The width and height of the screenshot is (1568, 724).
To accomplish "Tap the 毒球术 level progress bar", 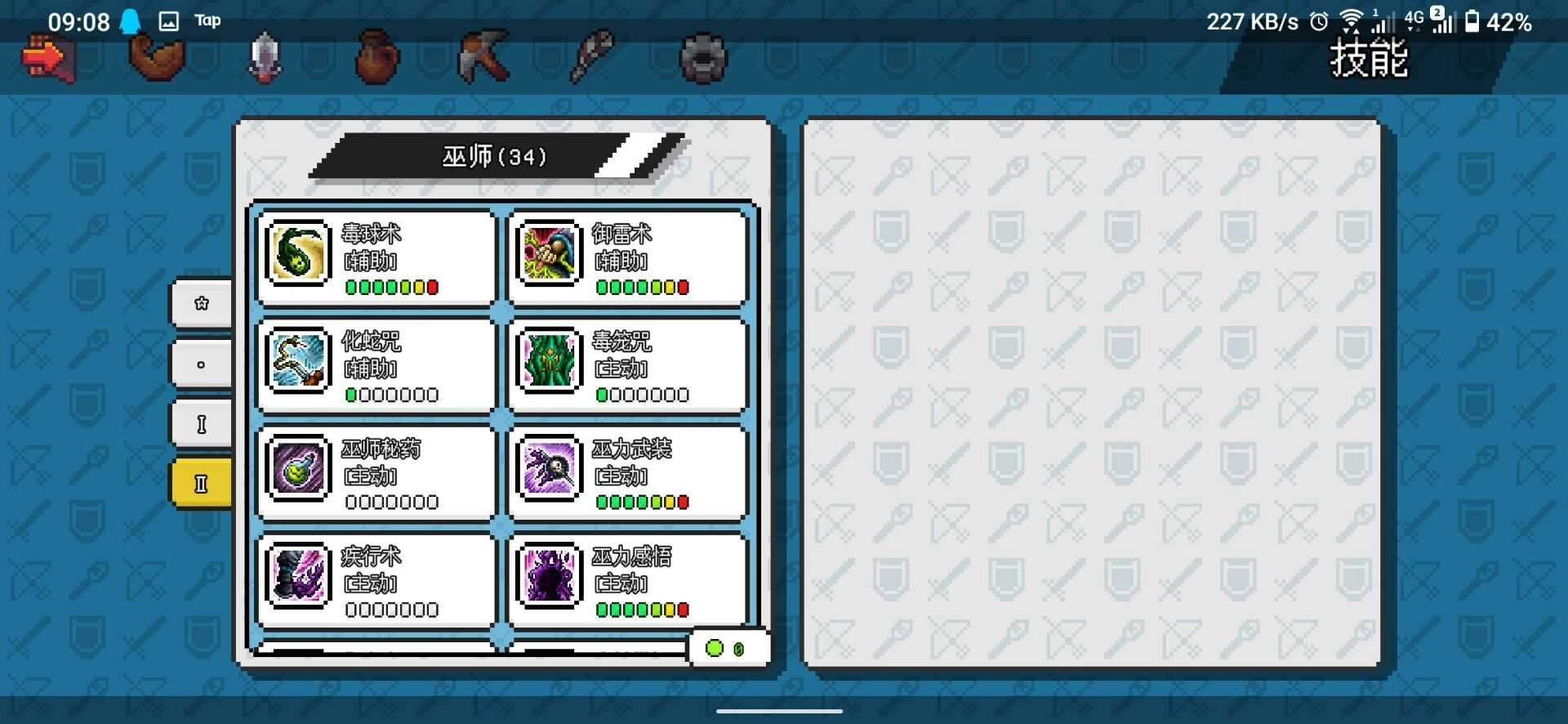I will click(392, 288).
